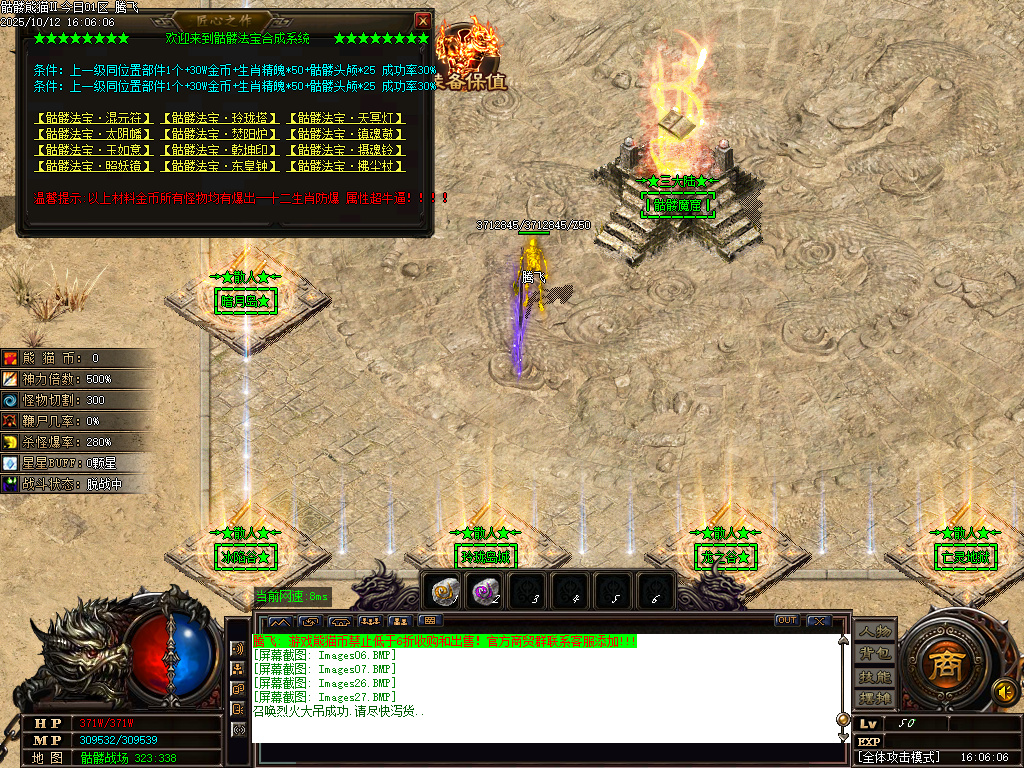Select 骷髅法宝·混元符 crafting link
The width and height of the screenshot is (1024, 768).
pos(94,118)
